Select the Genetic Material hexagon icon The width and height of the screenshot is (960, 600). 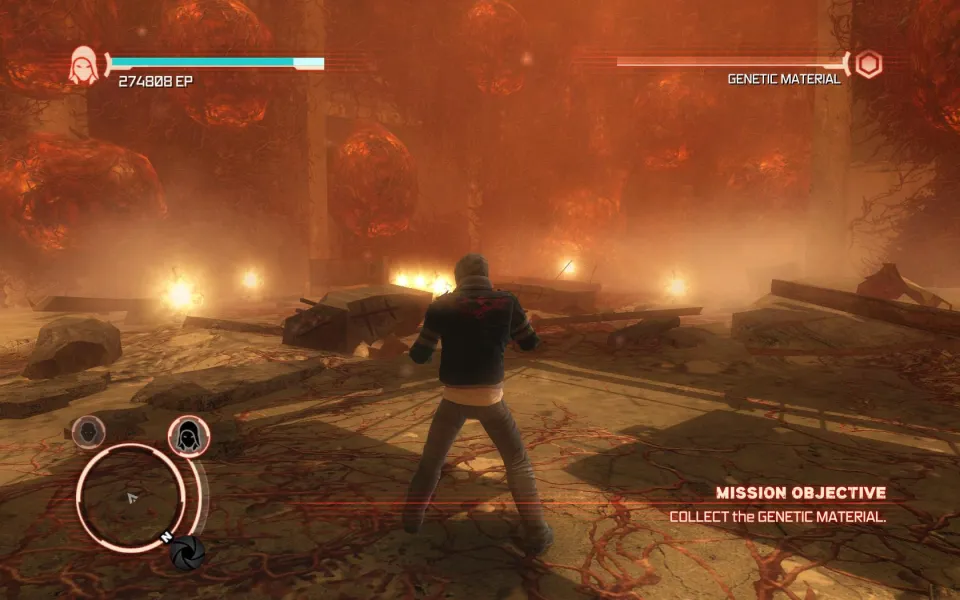[x=869, y=65]
